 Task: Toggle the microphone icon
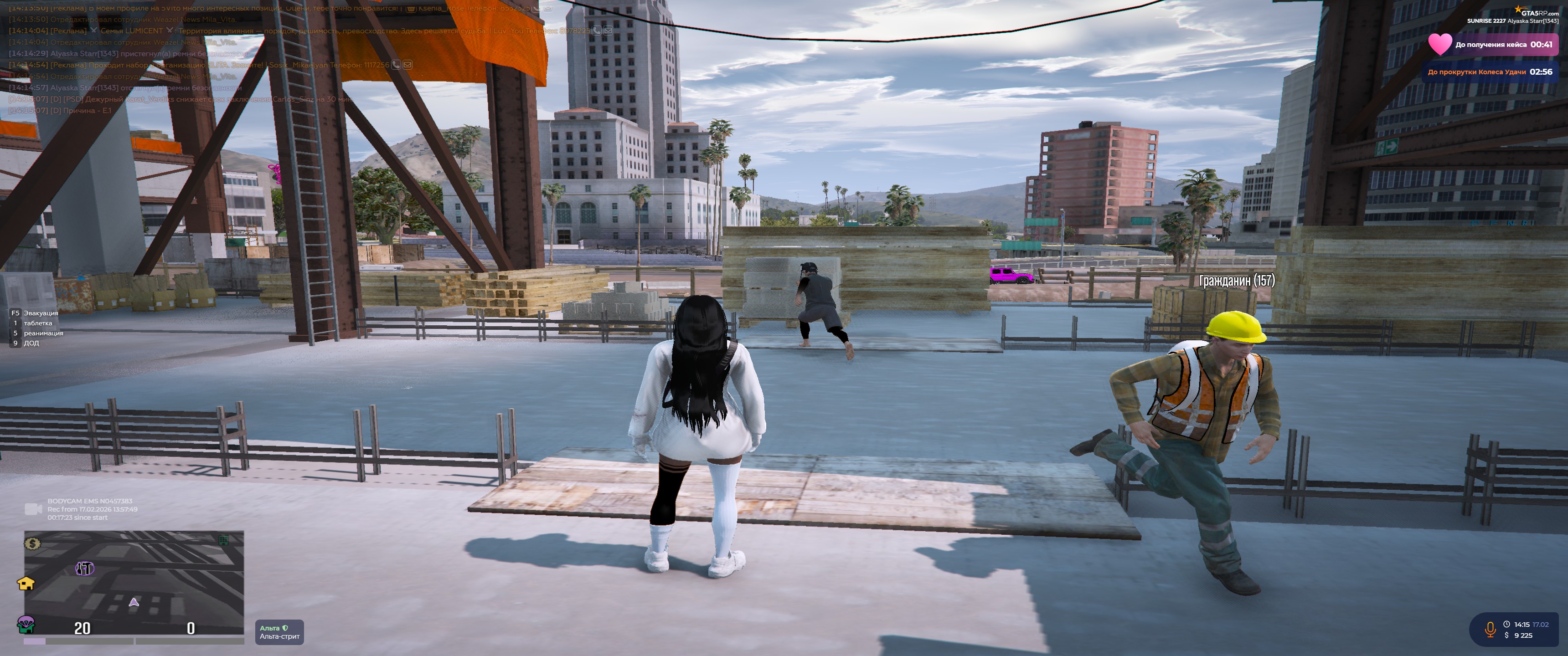(x=1490, y=629)
